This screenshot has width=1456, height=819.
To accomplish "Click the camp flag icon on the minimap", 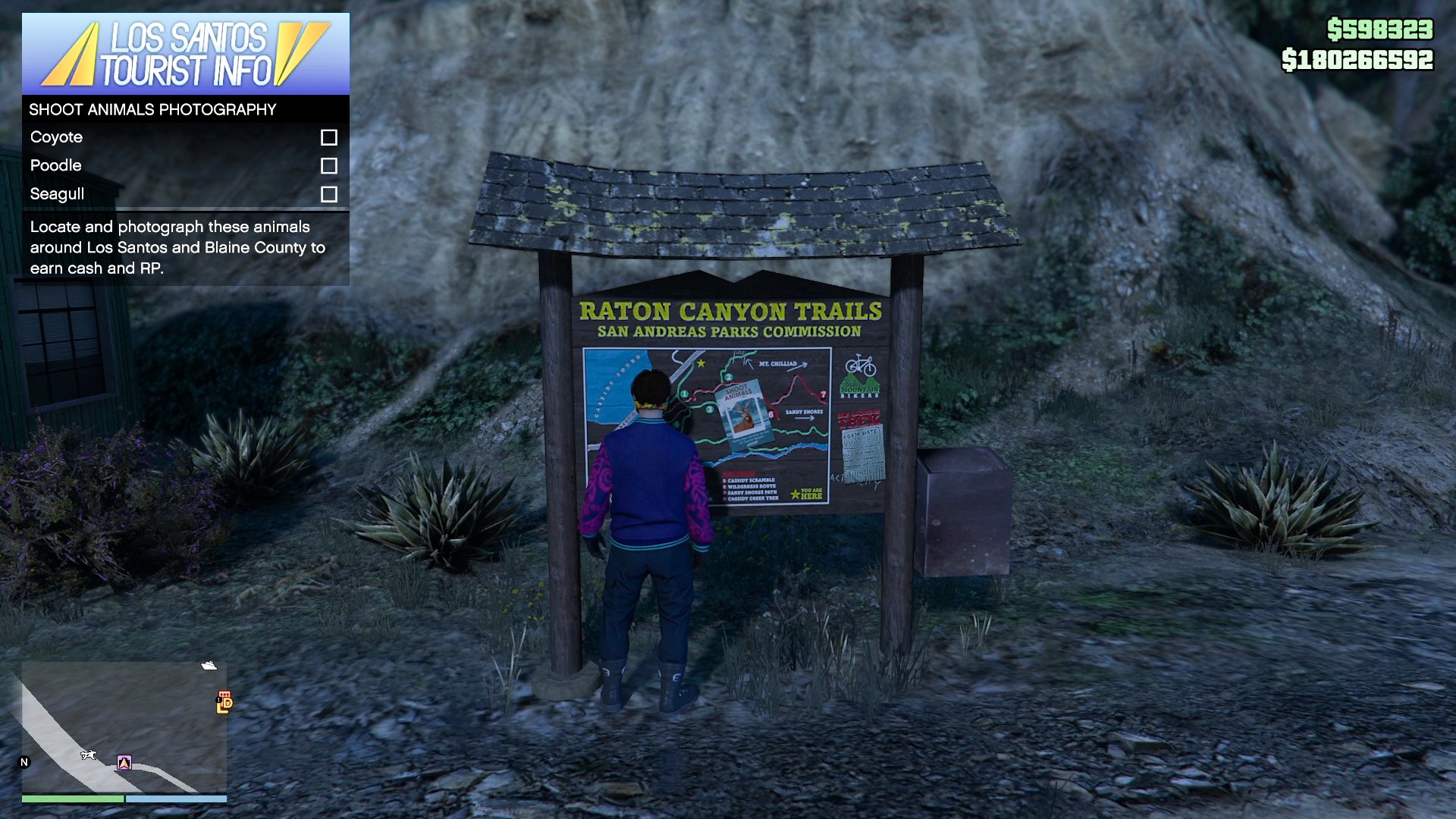I will 124,762.
